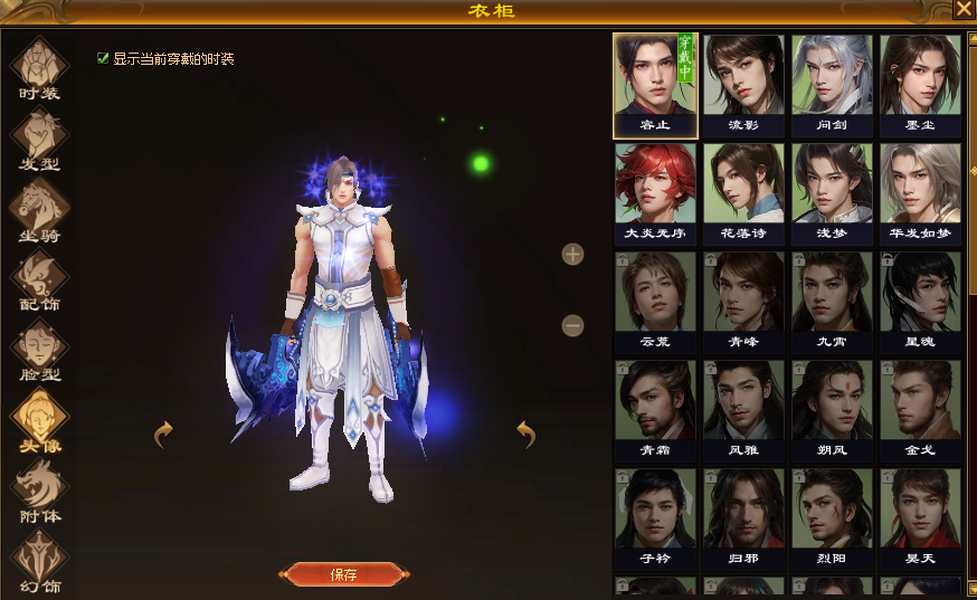Image resolution: width=977 pixels, height=600 pixels.
Task: Zoom out with the minus button
Action: tap(573, 325)
